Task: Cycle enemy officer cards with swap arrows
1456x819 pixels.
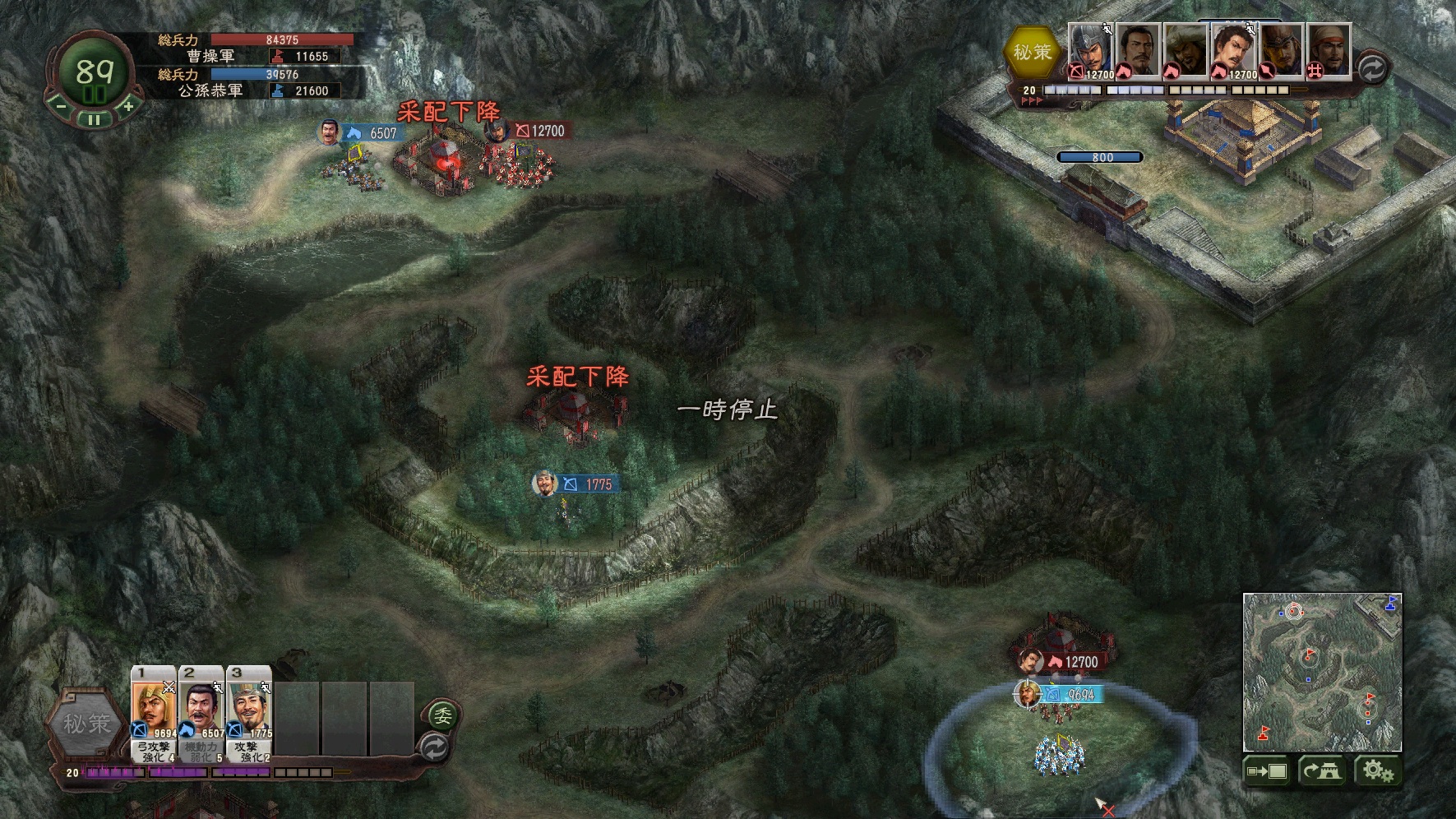Action: click(1370, 68)
